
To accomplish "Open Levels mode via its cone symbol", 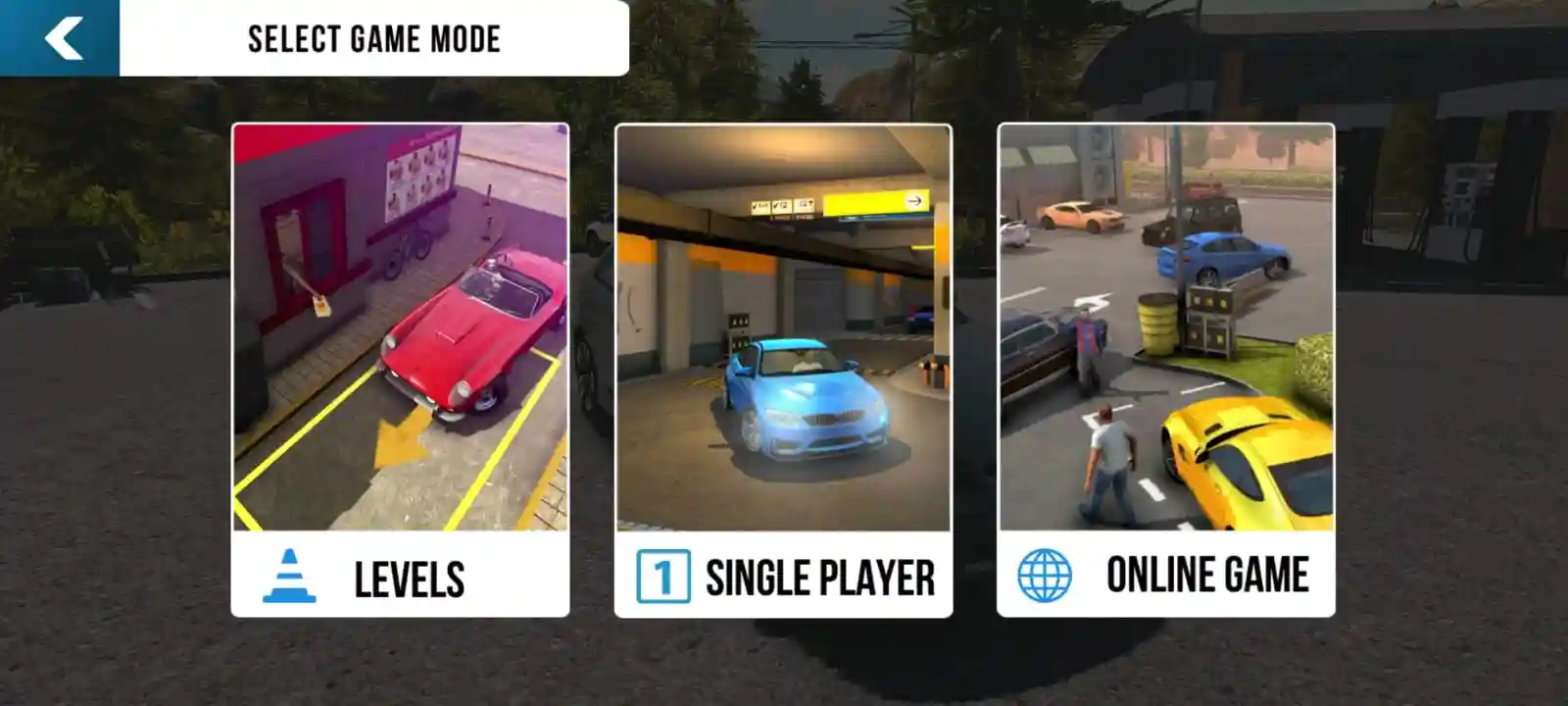I will (291, 577).
